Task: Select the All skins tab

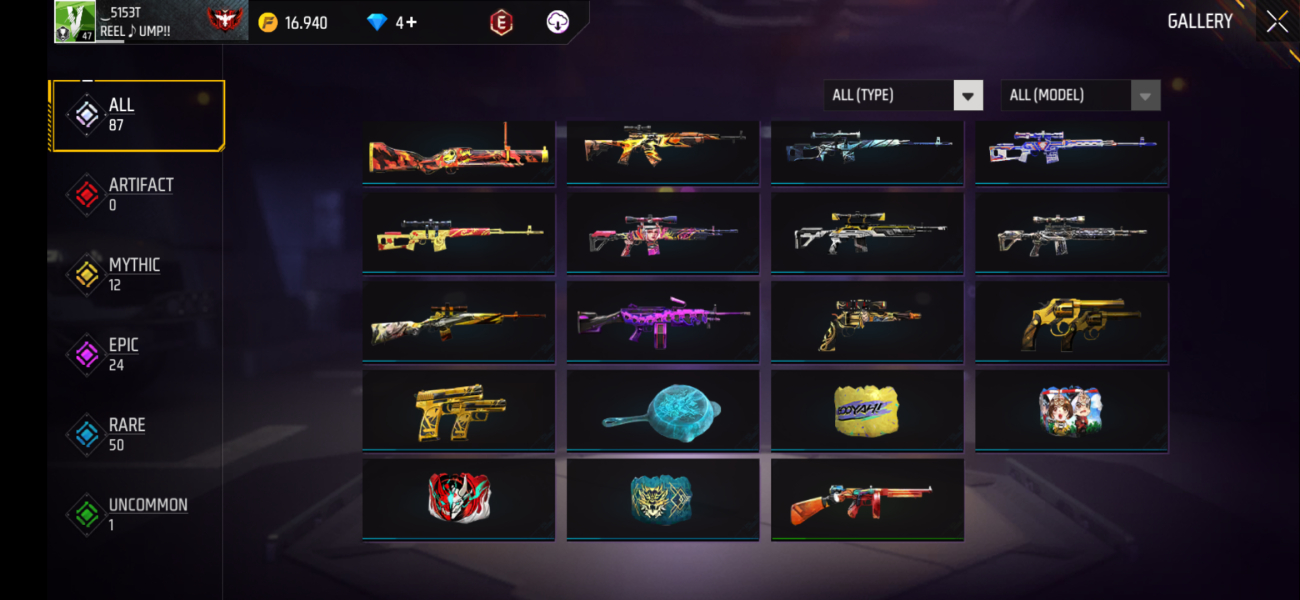Action: coord(137,115)
